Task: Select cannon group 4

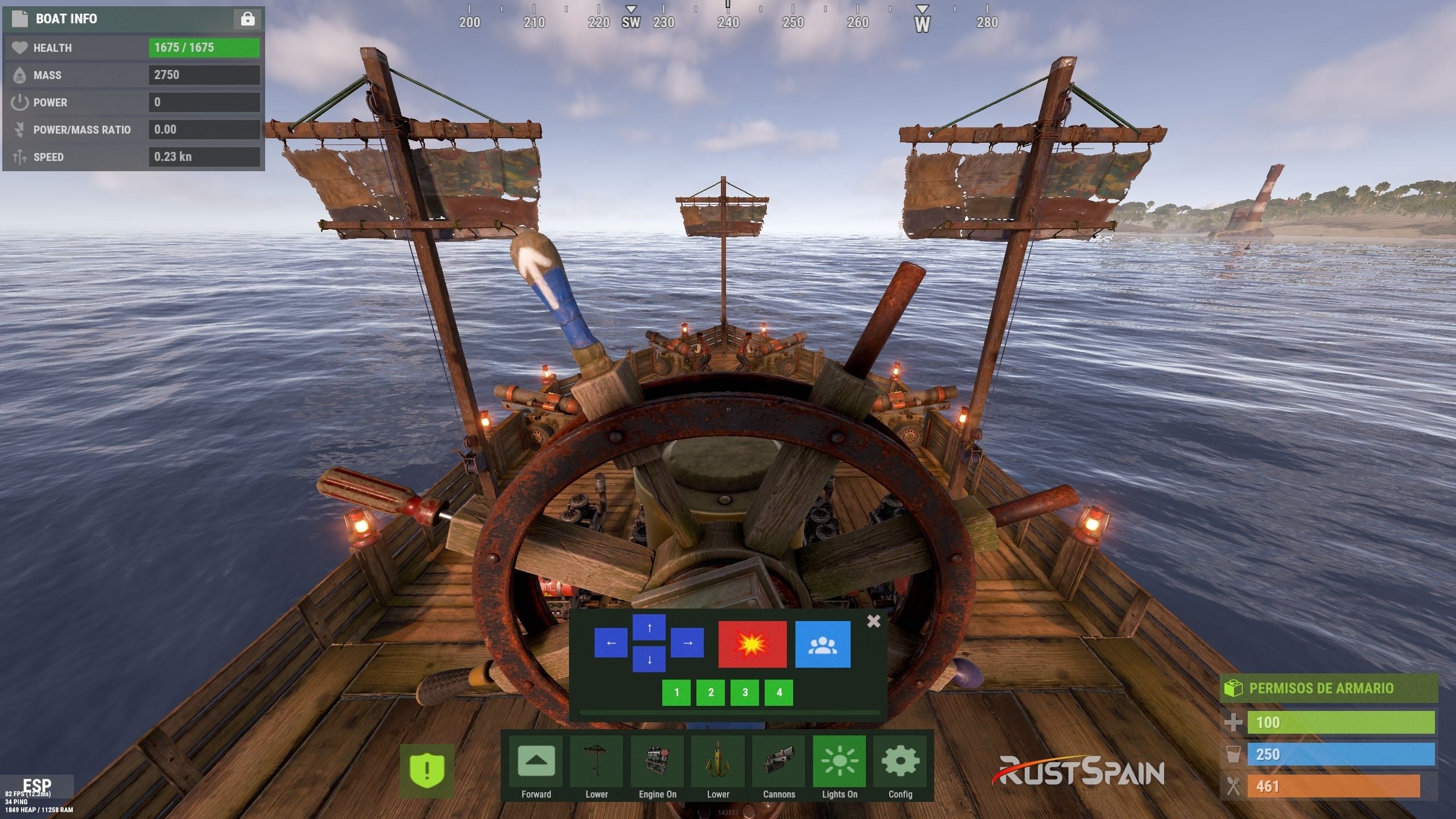Action: [x=779, y=692]
